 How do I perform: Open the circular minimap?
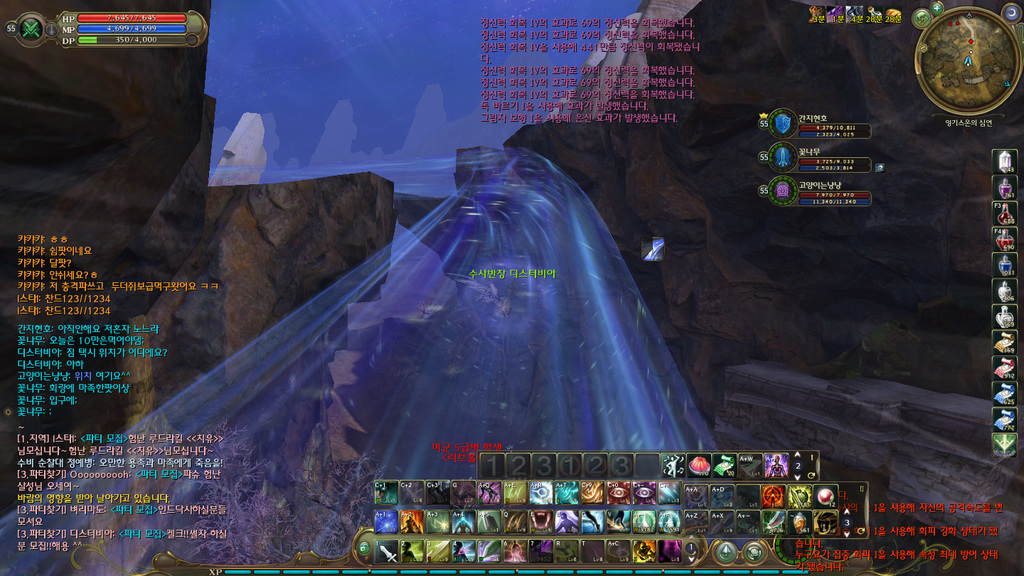click(x=967, y=60)
